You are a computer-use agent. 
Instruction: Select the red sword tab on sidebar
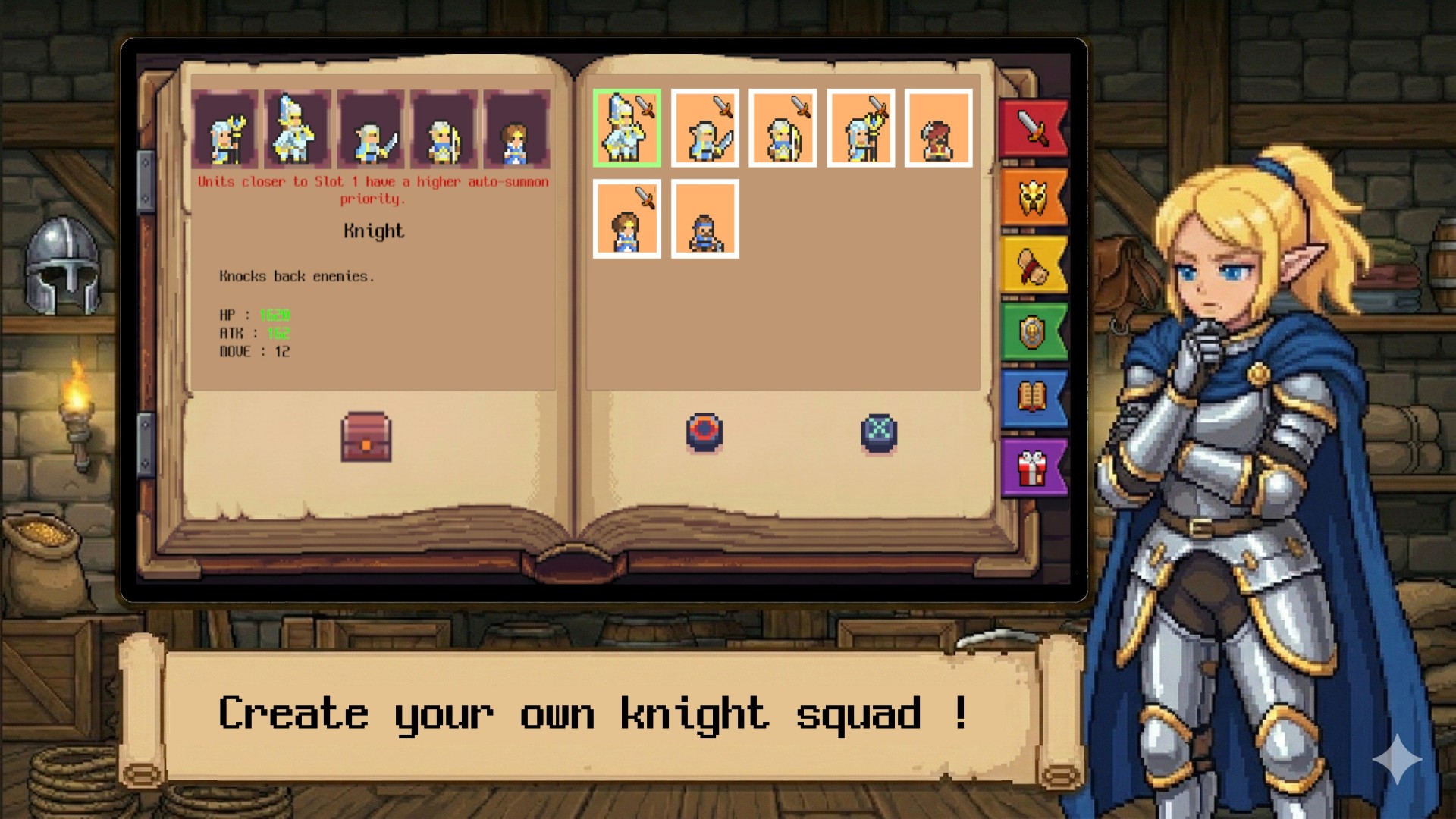pyautogui.click(x=1033, y=127)
